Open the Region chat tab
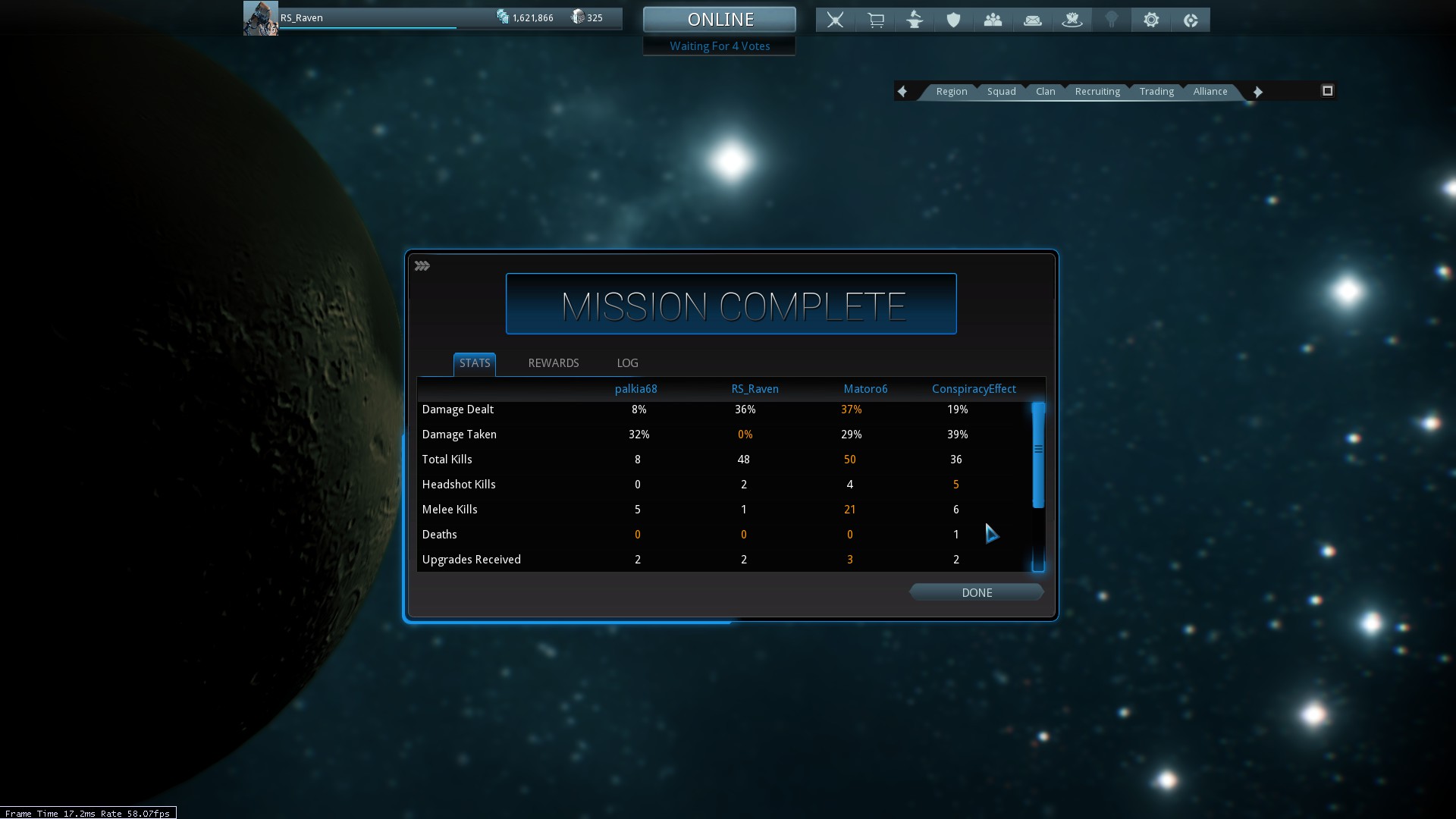The height and width of the screenshot is (819, 1456). point(951,92)
